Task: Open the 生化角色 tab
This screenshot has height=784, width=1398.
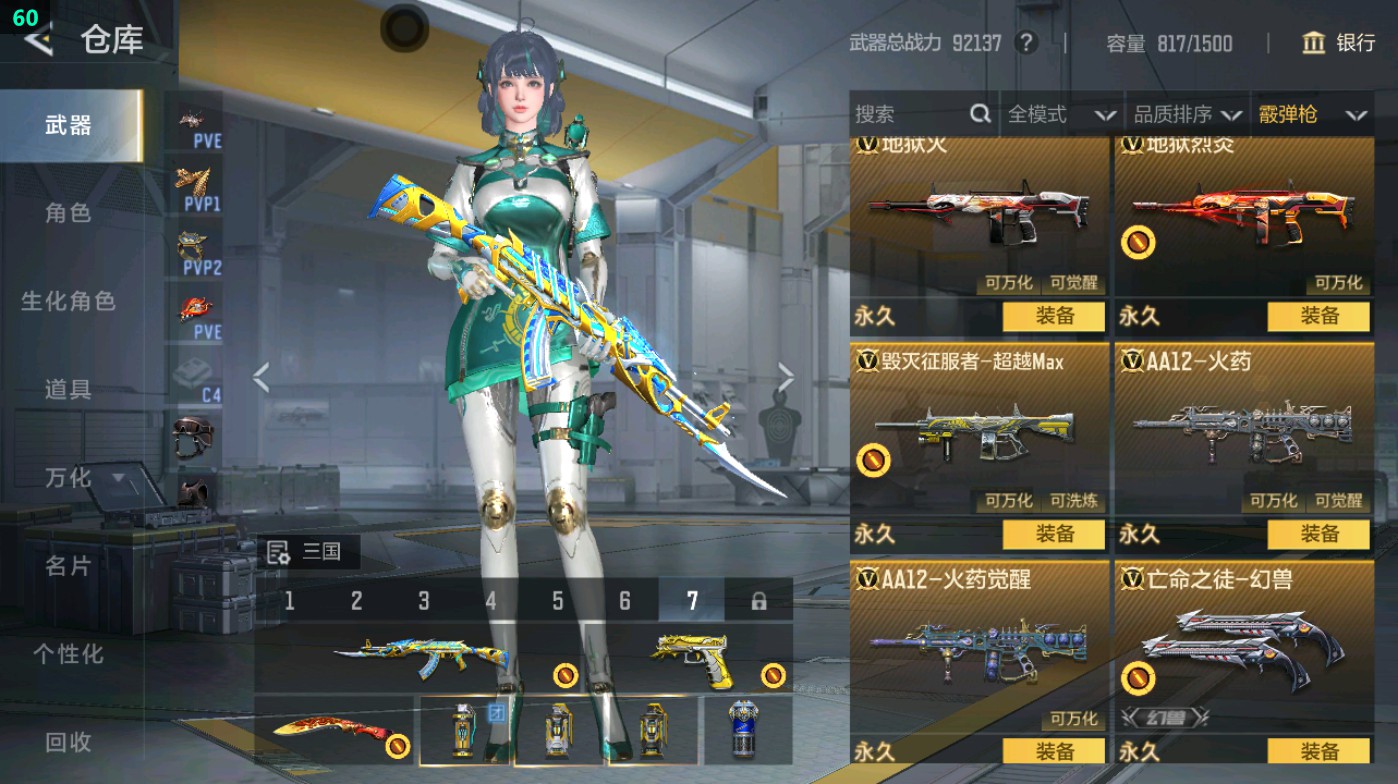Action: (x=68, y=301)
